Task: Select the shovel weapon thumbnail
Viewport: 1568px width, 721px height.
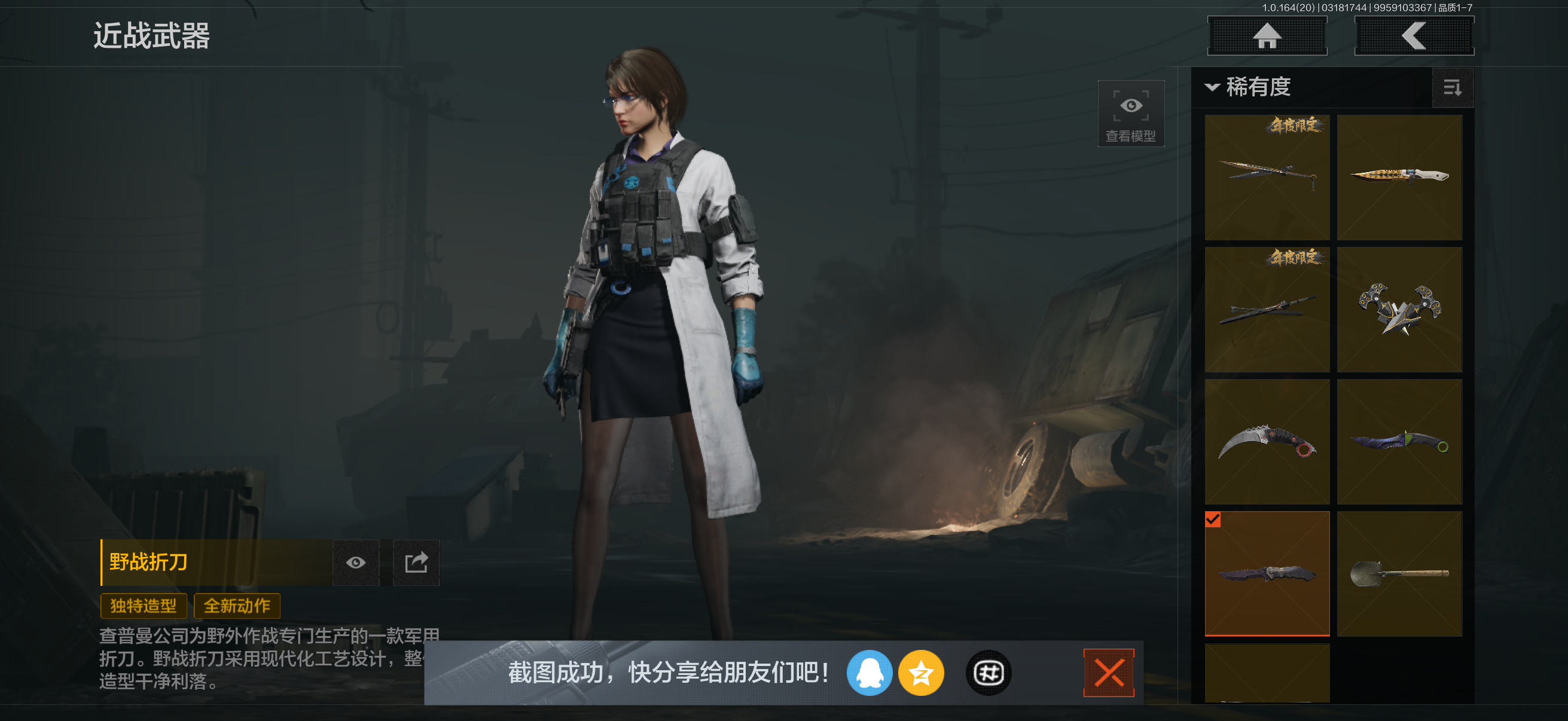Action: tap(1399, 572)
